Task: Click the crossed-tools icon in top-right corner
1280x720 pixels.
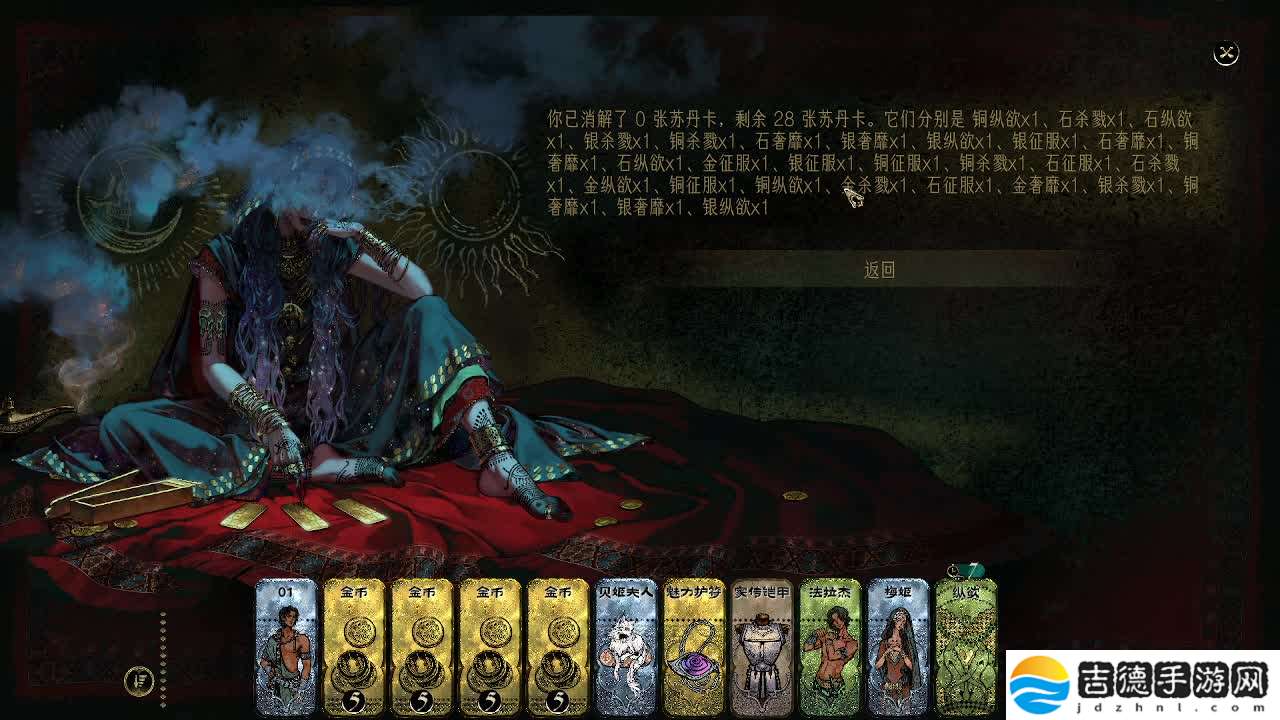Action: click(1225, 52)
